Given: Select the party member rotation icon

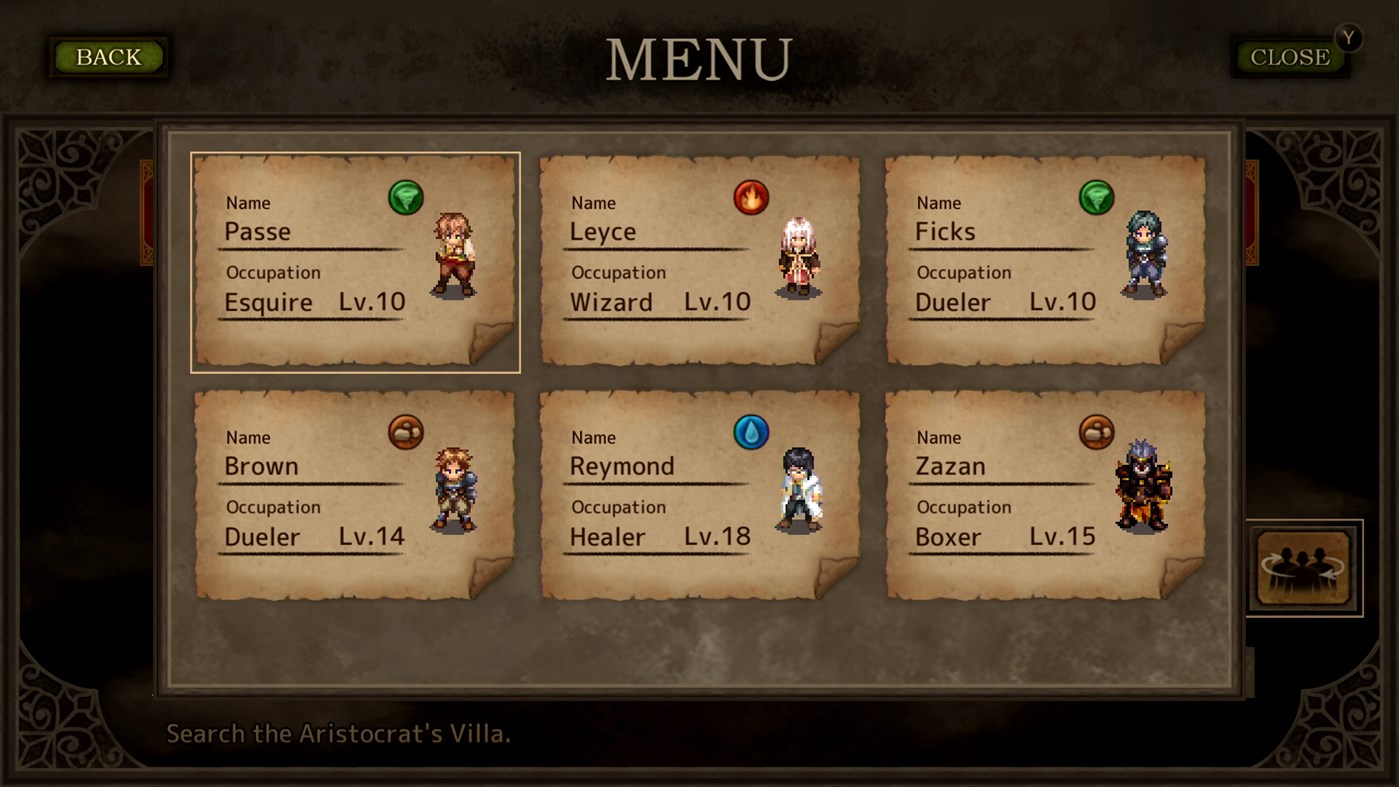Looking at the screenshot, I should tap(1304, 565).
